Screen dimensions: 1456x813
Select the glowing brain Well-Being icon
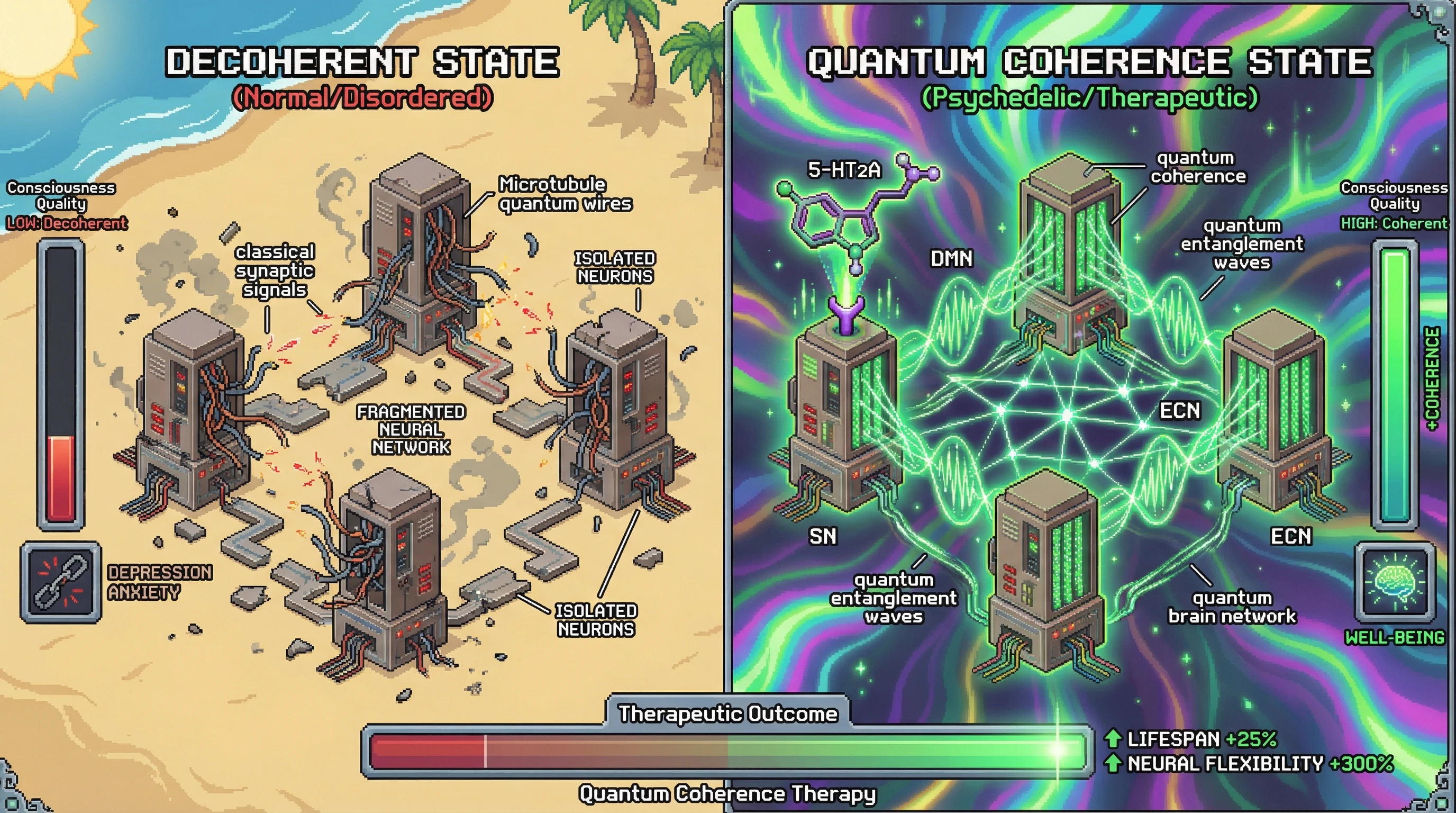1395,581
